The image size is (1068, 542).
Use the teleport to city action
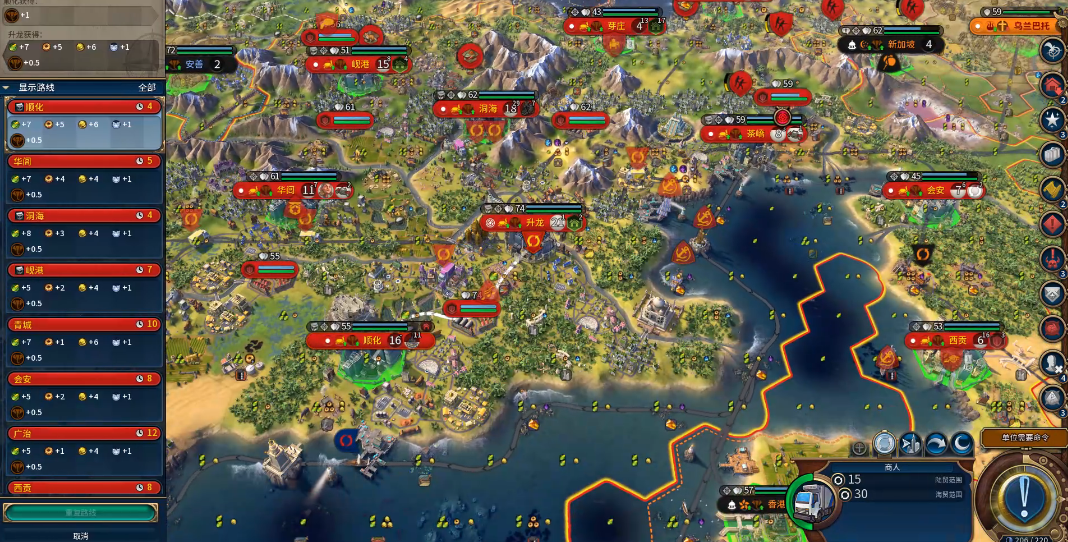pos(910,444)
